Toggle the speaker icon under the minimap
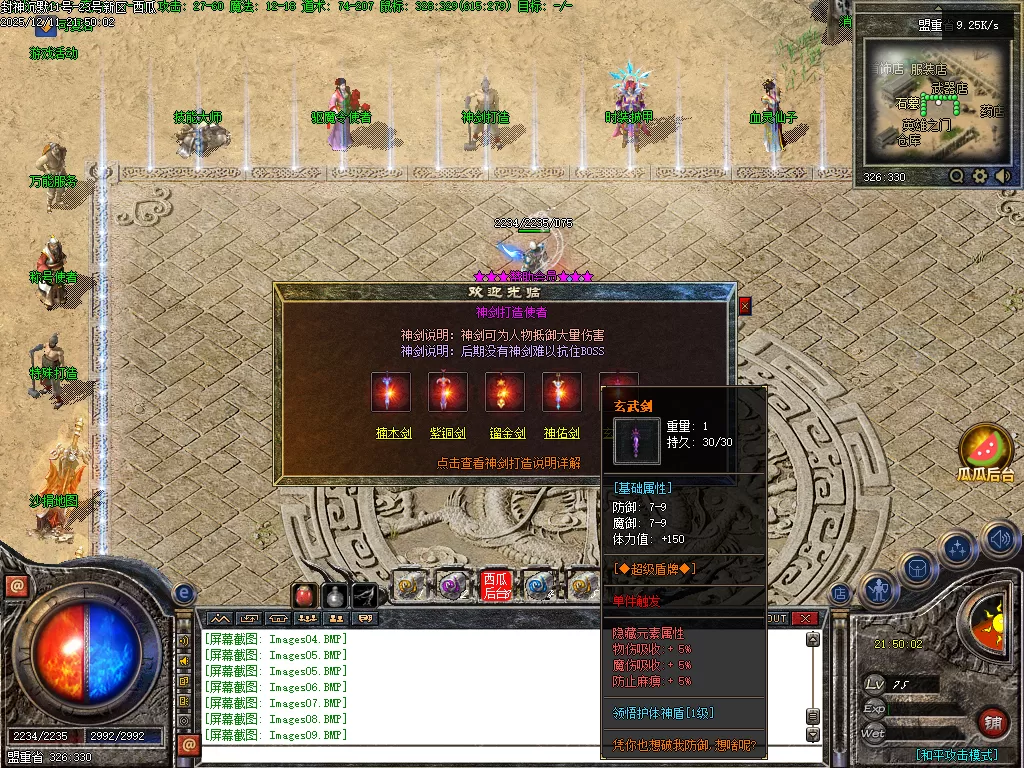 [x=1003, y=177]
